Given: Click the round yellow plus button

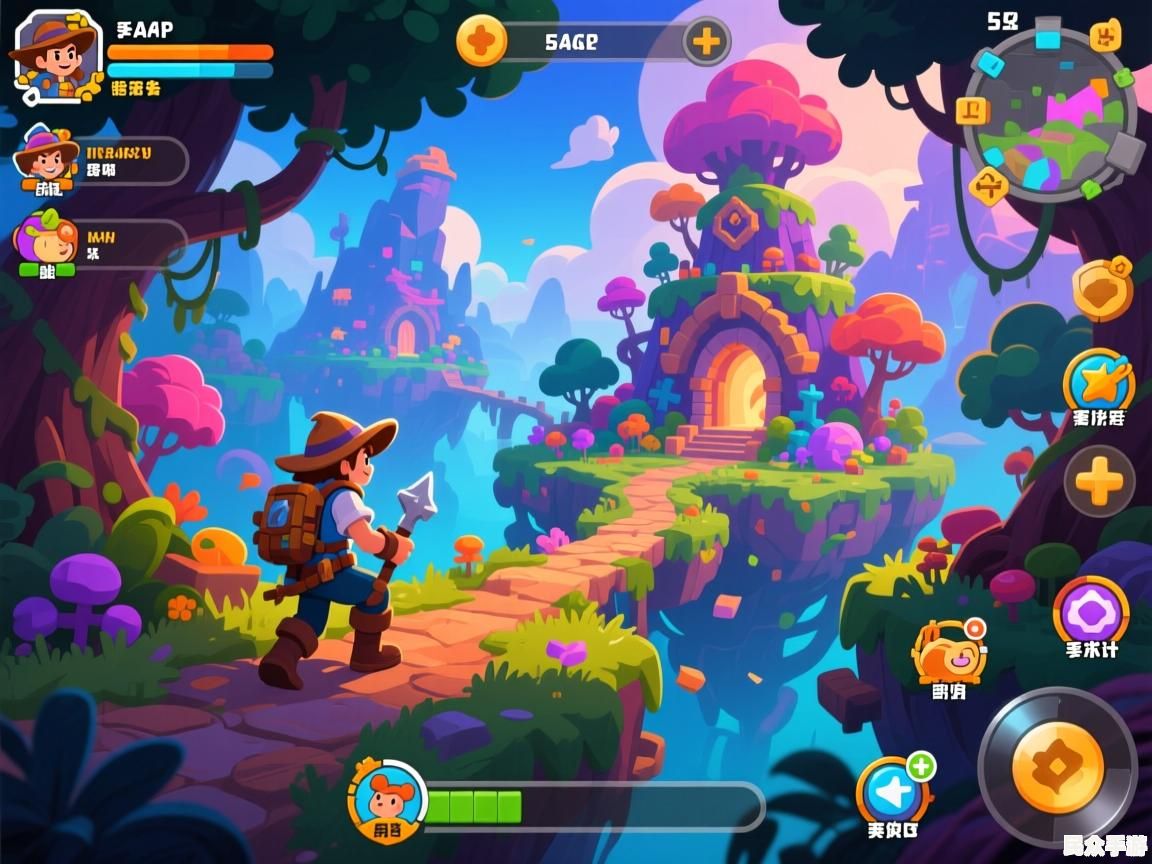Looking at the screenshot, I should tap(1099, 482).
